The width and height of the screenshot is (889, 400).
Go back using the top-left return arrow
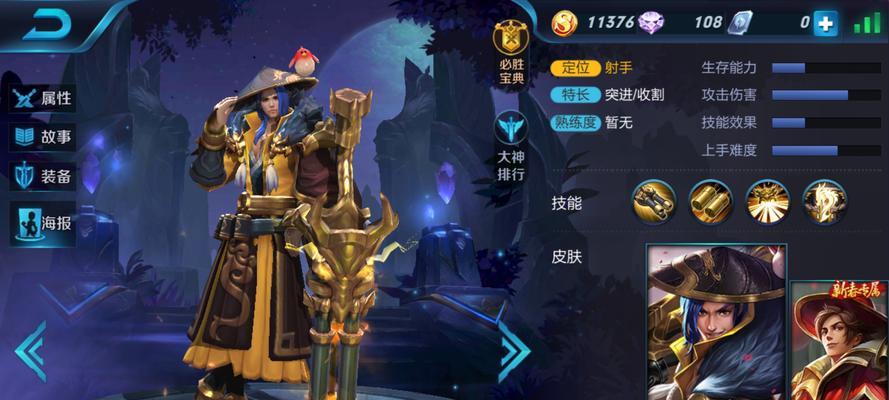47,24
